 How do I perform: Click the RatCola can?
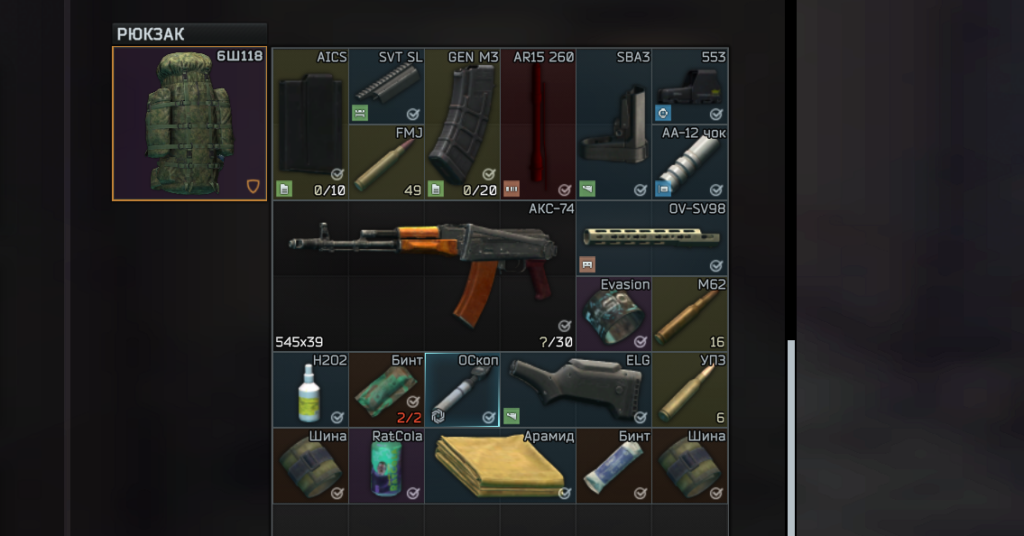386,466
